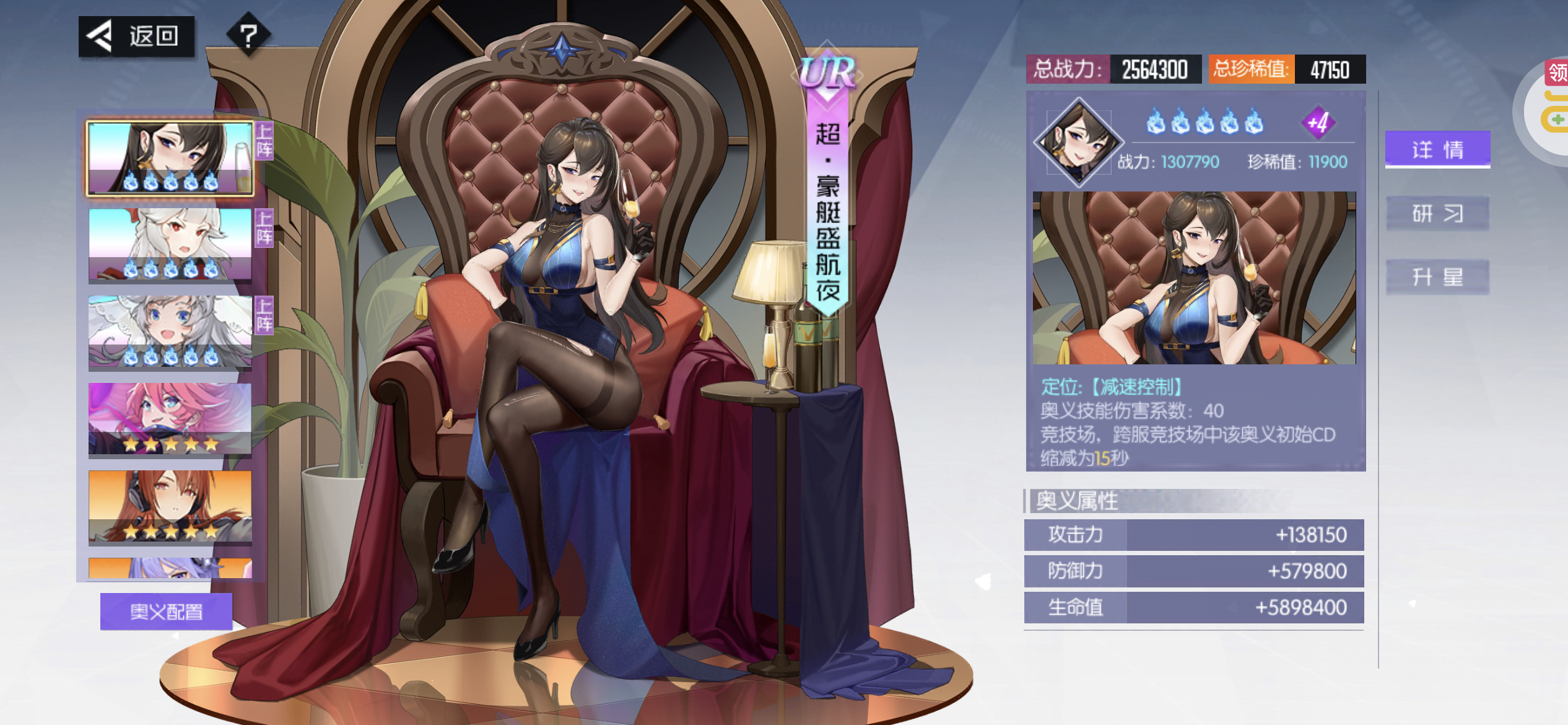Open the 升星 star upgrade tab
The height and width of the screenshot is (725, 1568).
coord(1437,276)
